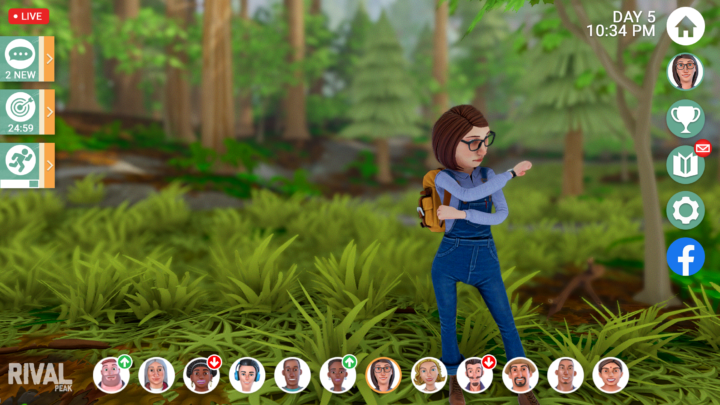This screenshot has width=720, height=405.
Task: Pick the highlighted contestant with glasses
Action: pos(383,375)
